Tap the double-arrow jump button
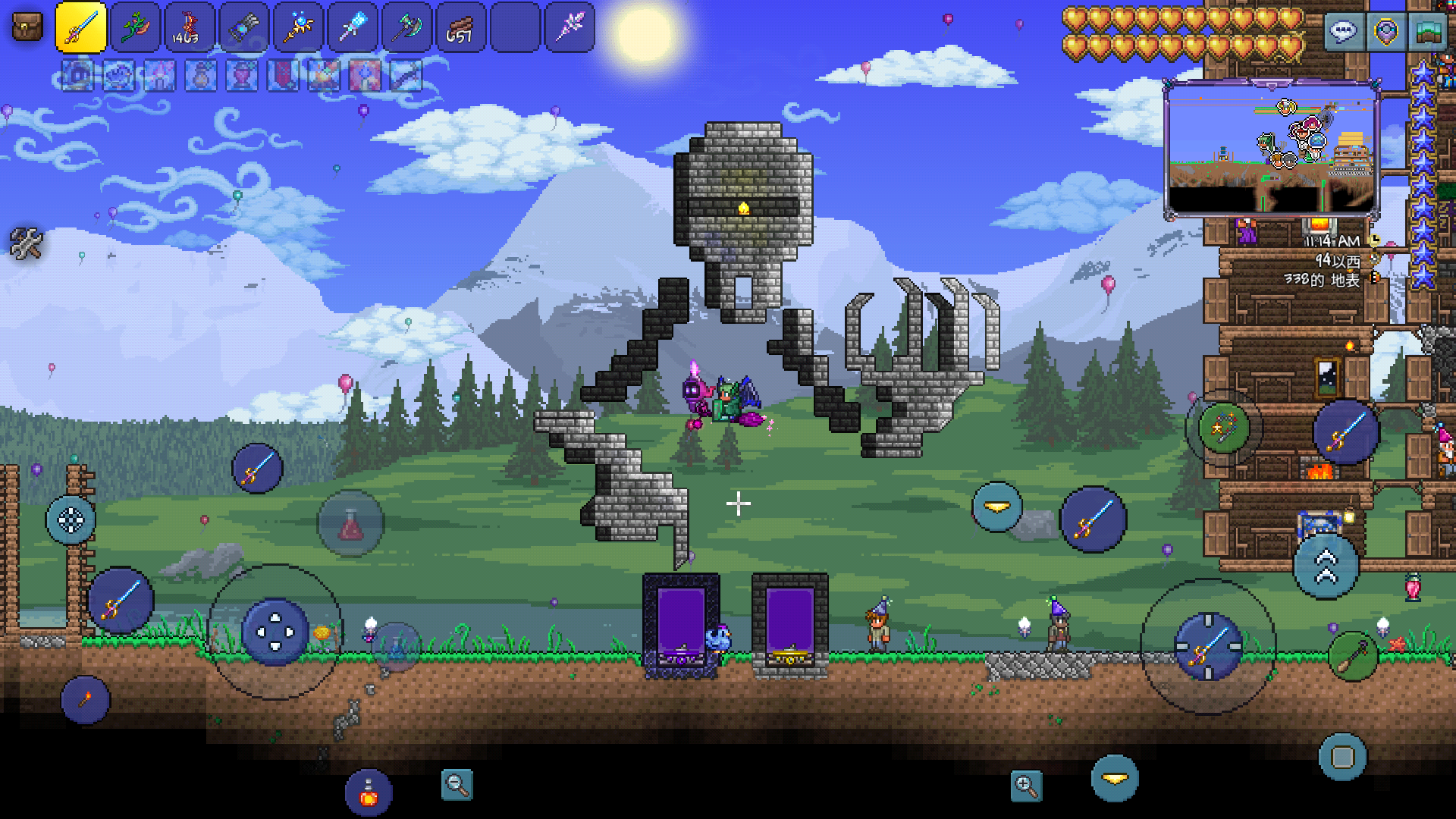 pyautogui.click(x=1326, y=566)
